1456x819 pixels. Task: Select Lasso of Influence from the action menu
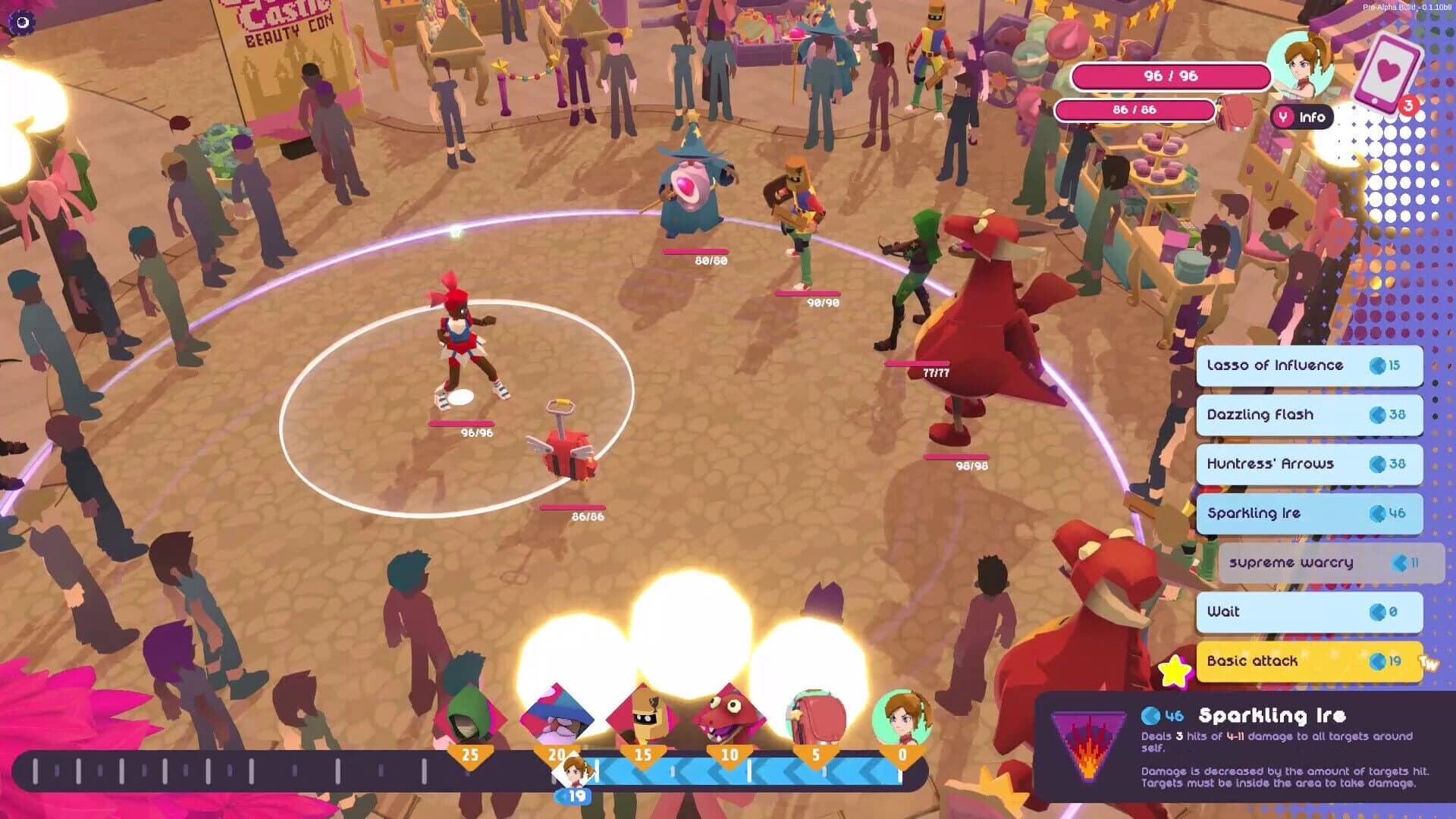[1308, 366]
